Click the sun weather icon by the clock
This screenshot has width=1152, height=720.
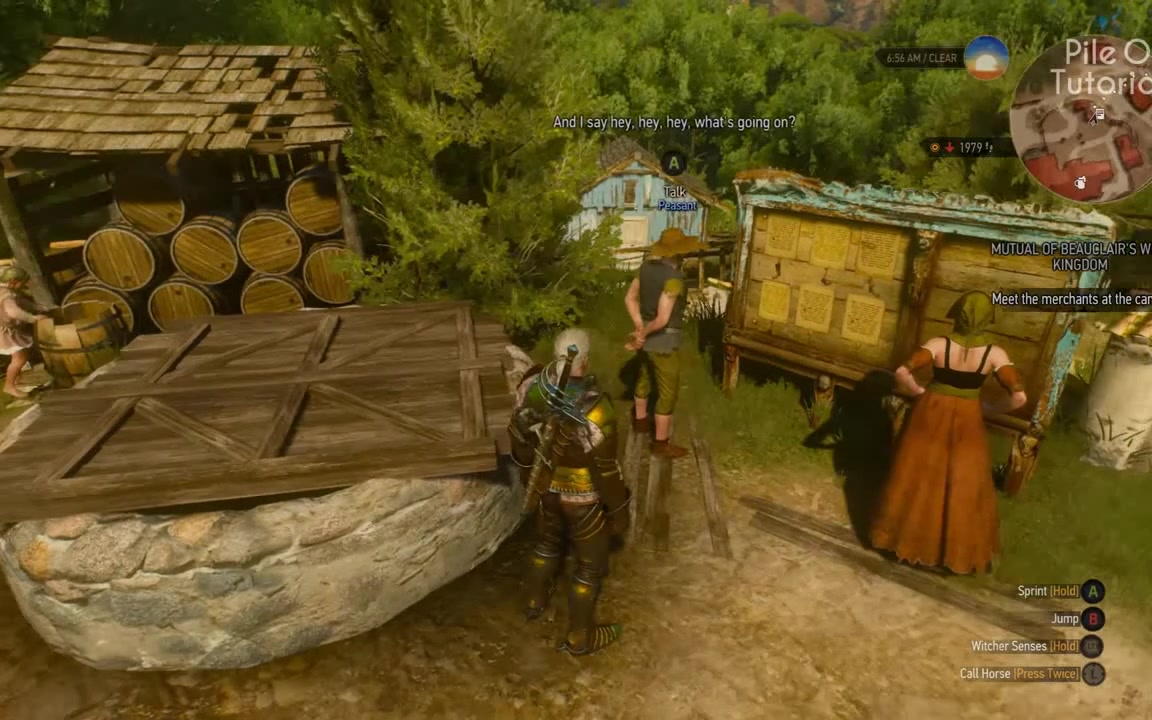986,58
